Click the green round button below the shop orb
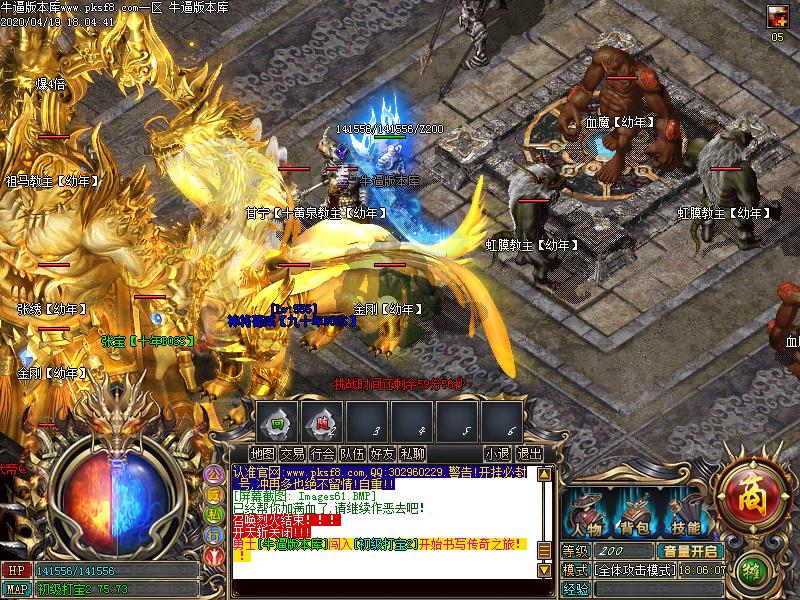This screenshot has width=800, height=600. 755,571
